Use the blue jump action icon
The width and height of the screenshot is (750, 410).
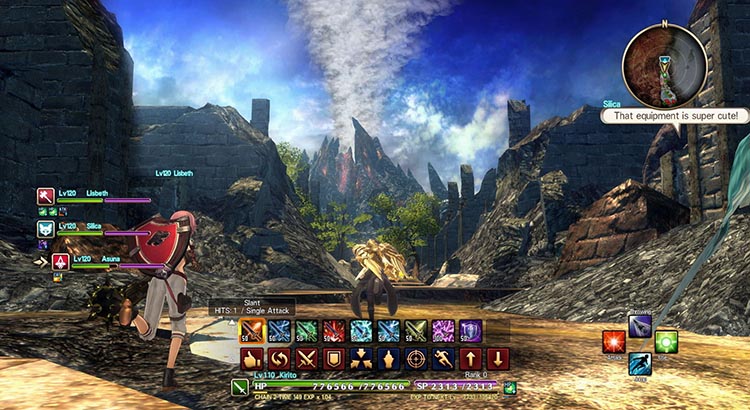640,364
